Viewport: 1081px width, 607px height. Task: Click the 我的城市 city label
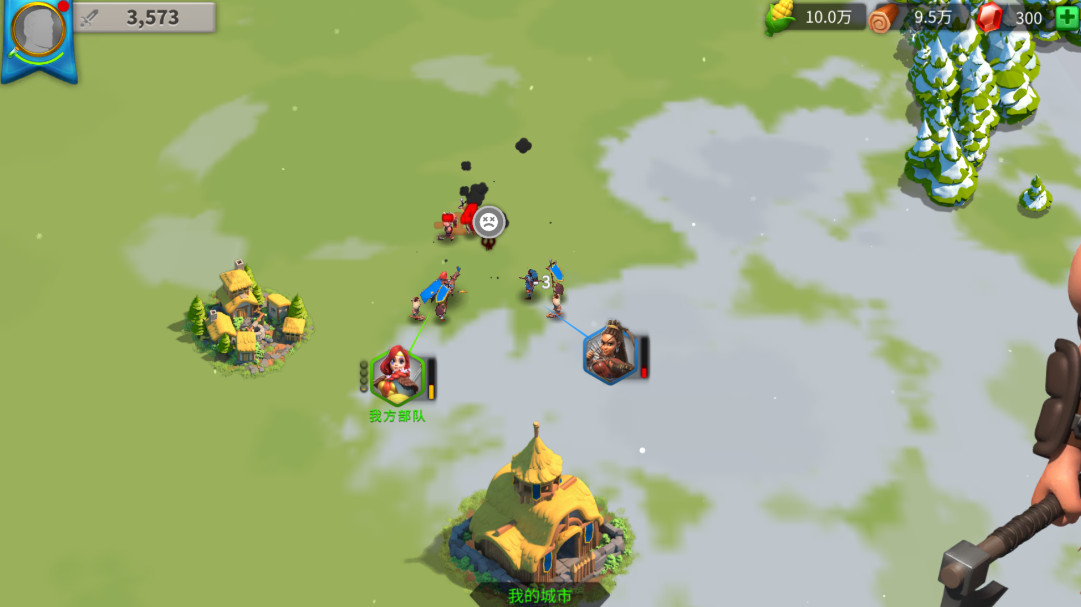click(x=539, y=596)
